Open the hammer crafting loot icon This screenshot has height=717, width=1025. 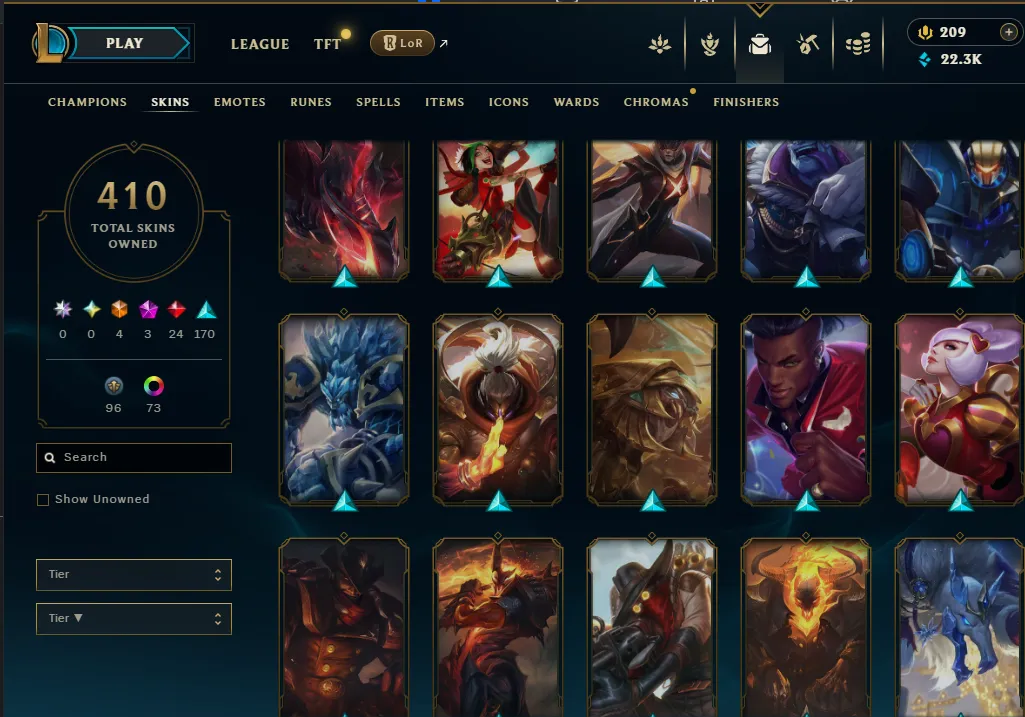point(808,45)
